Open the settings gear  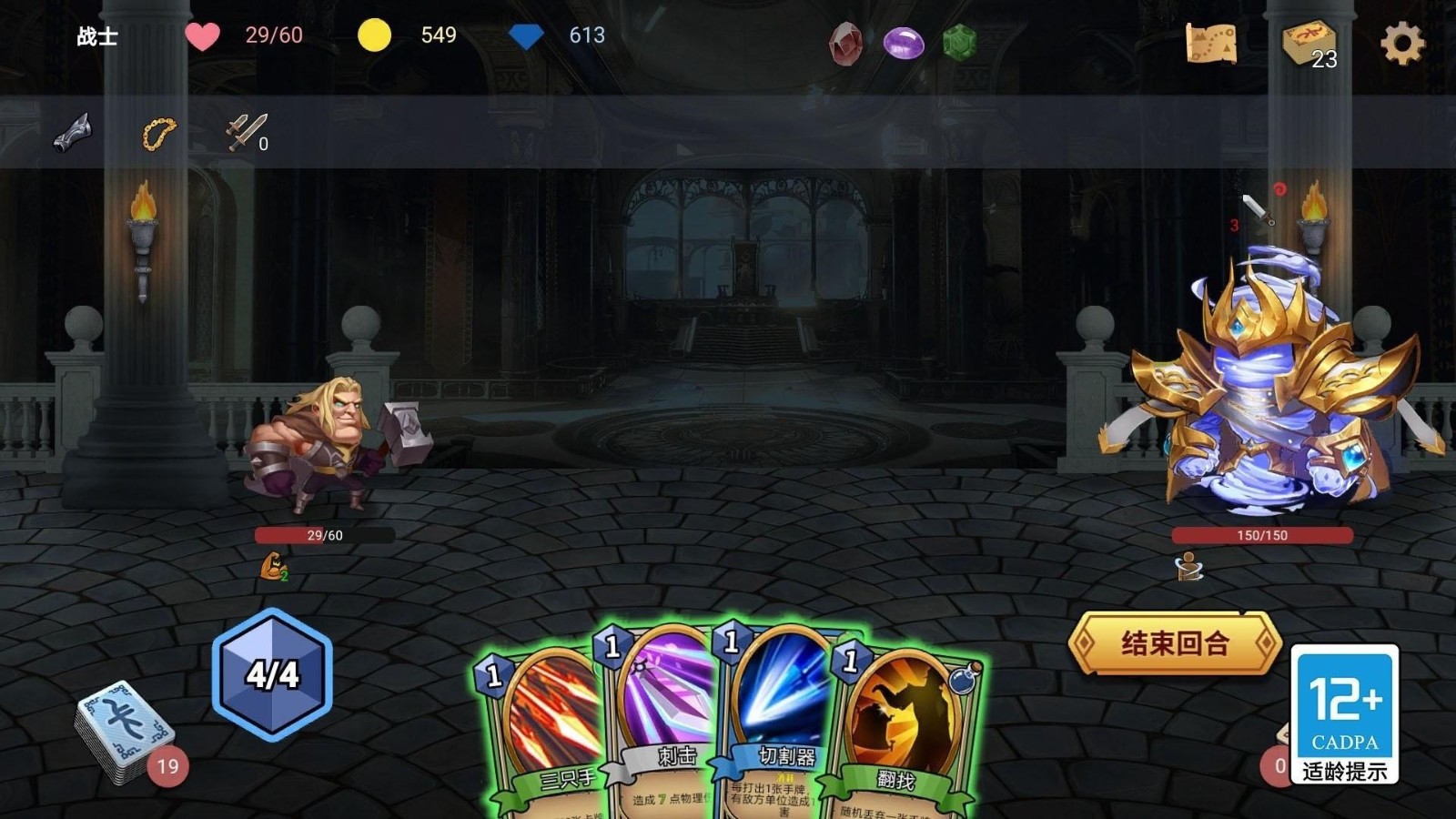coord(1401,43)
